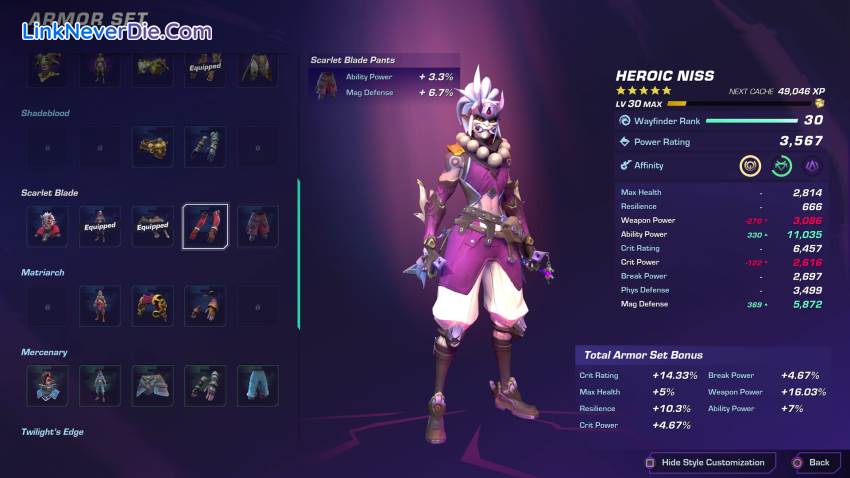Choose the Matriarch chest armor
850x478 pixels.
coord(100,306)
